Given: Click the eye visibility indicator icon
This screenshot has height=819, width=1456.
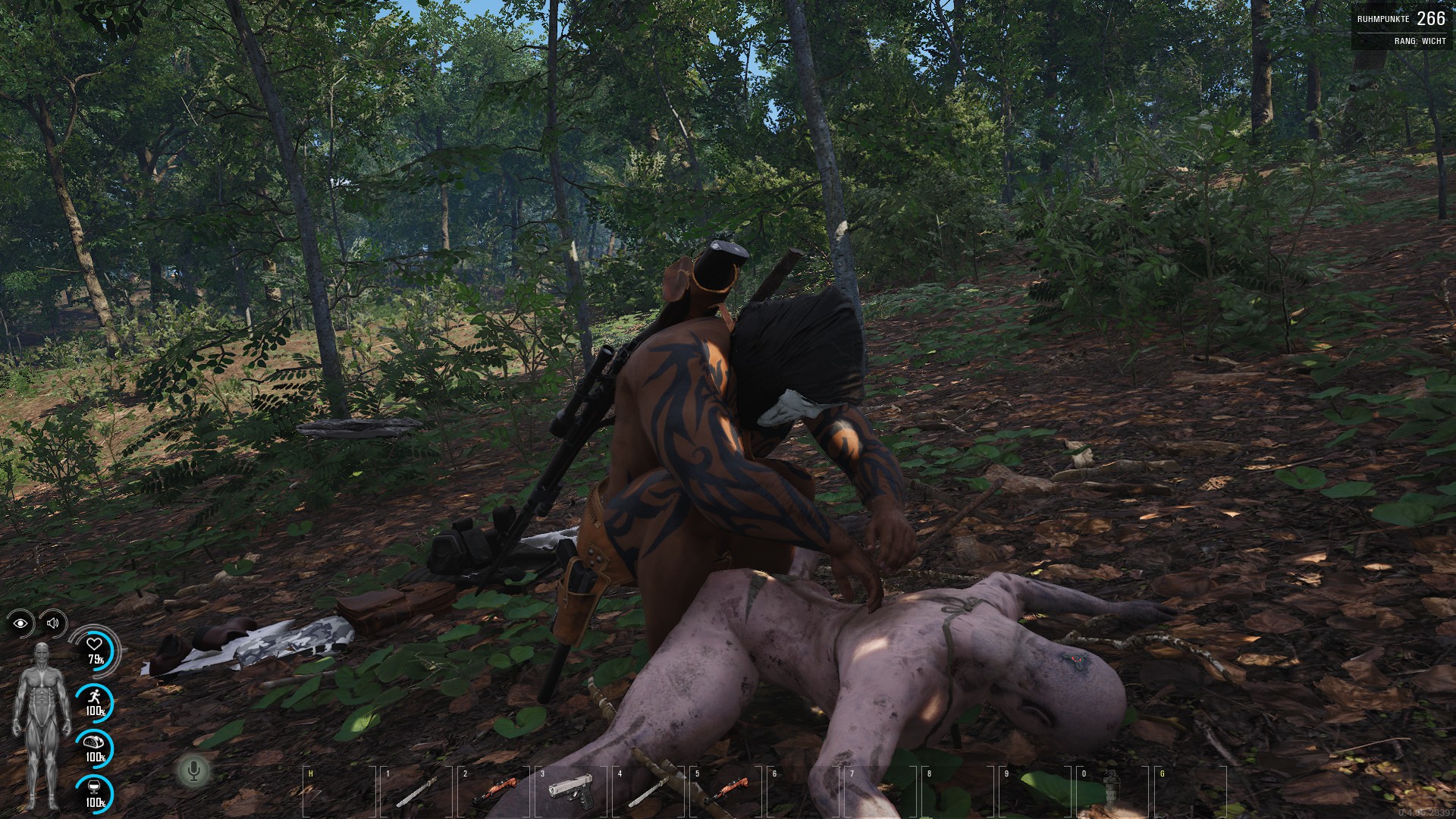Looking at the screenshot, I should click(20, 623).
